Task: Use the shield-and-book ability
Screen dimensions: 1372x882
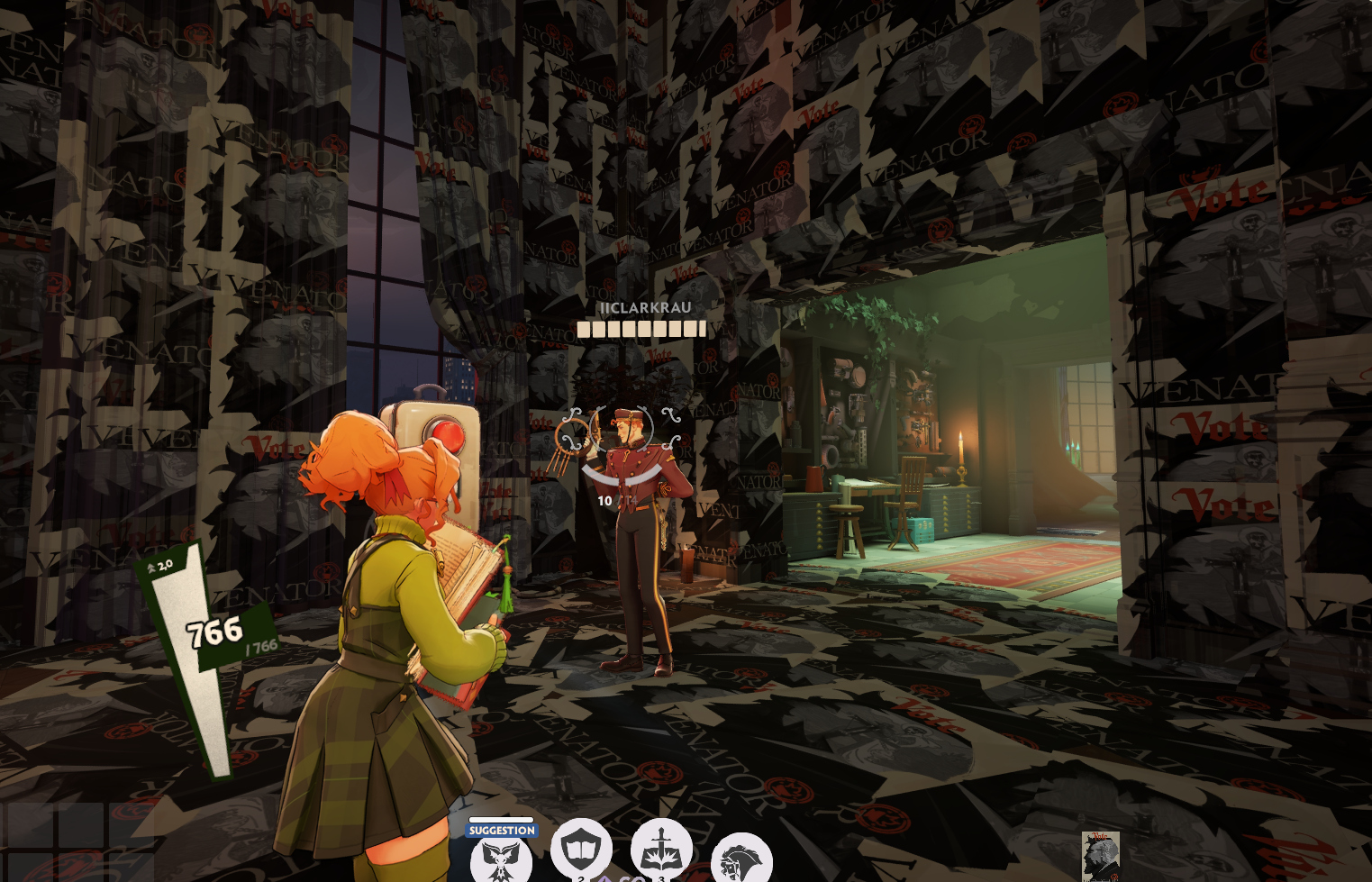Action: click(x=581, y=850)
